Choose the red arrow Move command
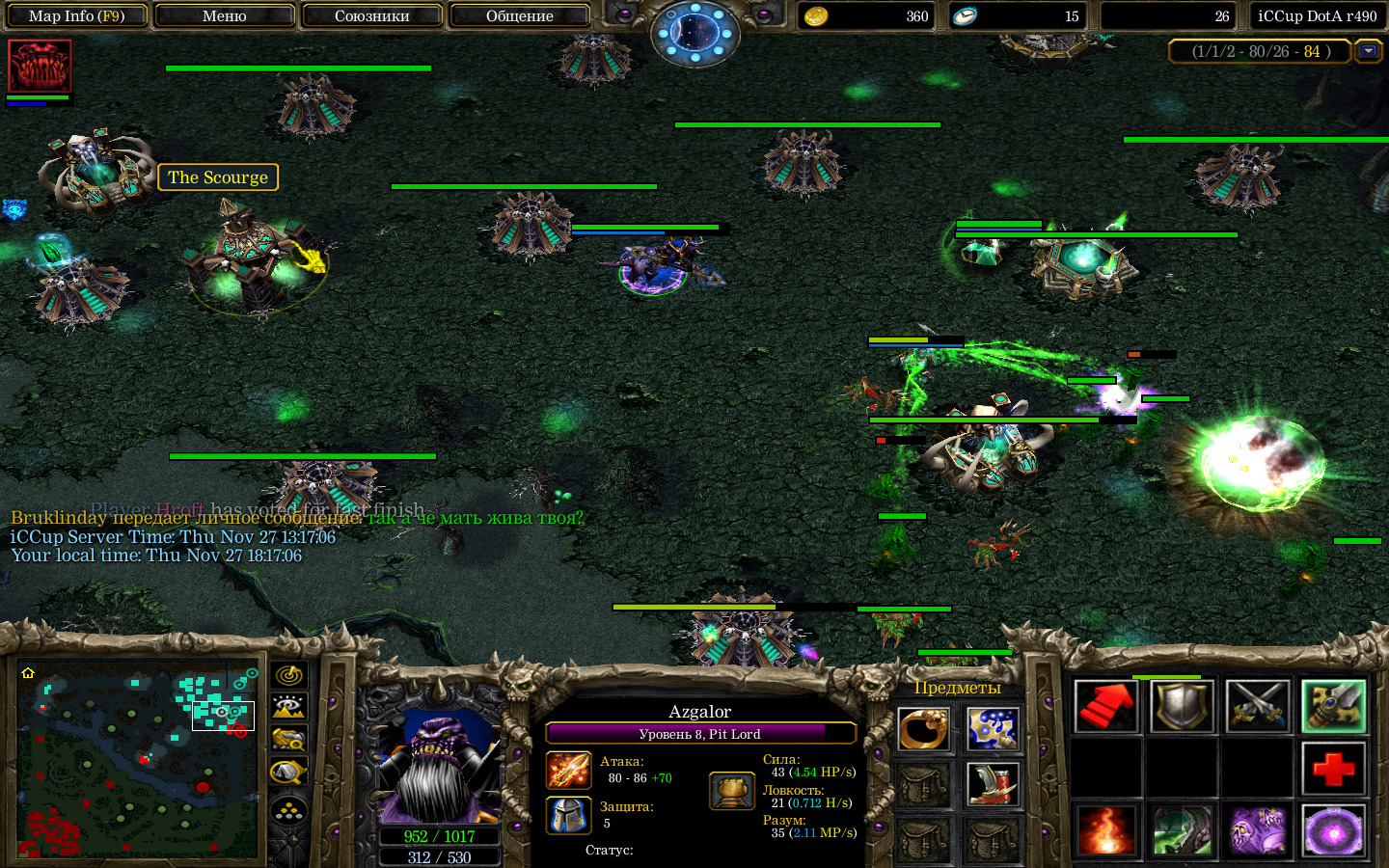1389x868 pixels. click(x=1105, y=706)
